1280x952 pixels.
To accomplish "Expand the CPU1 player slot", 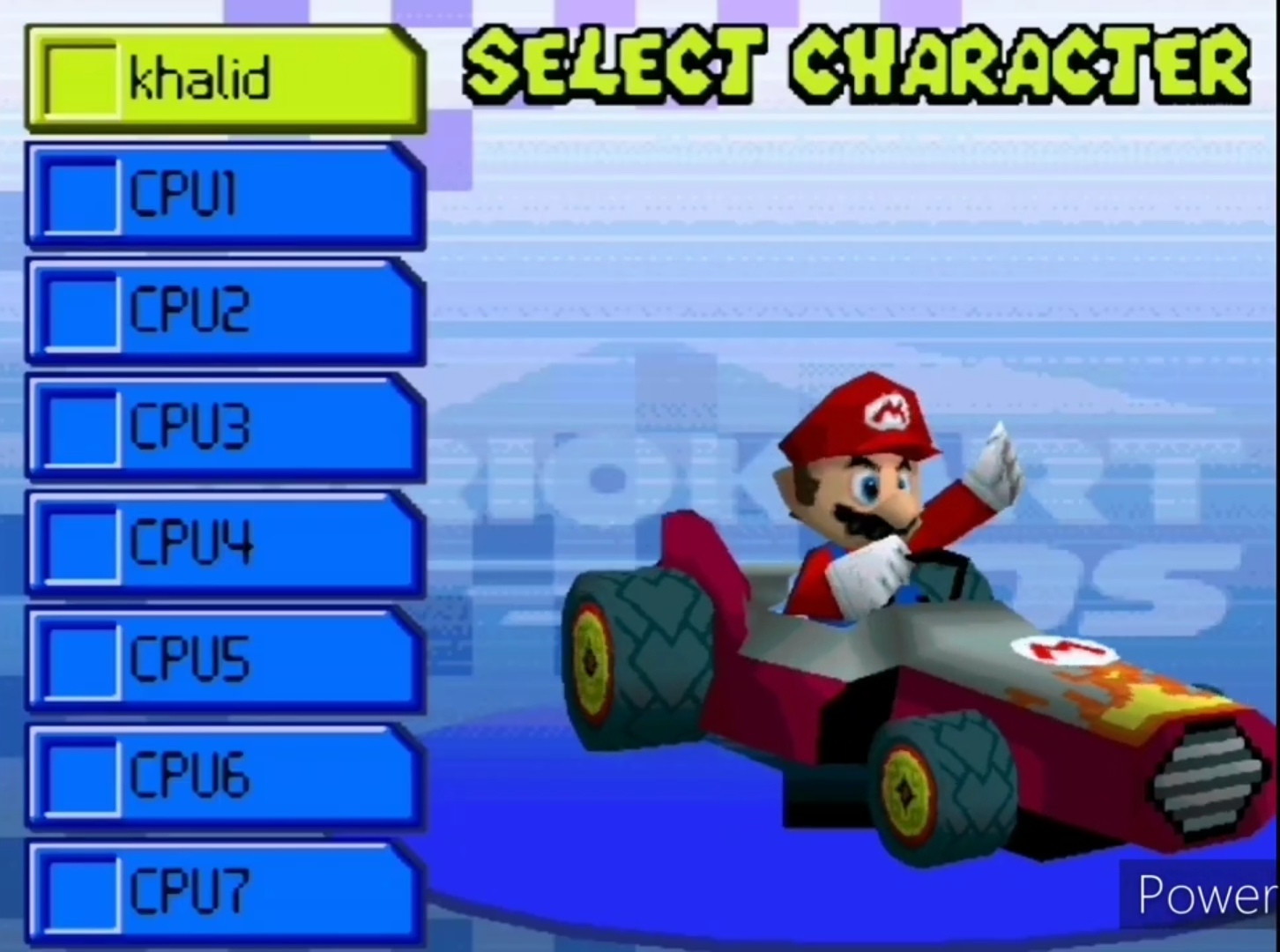I will [x=225, y=196].
